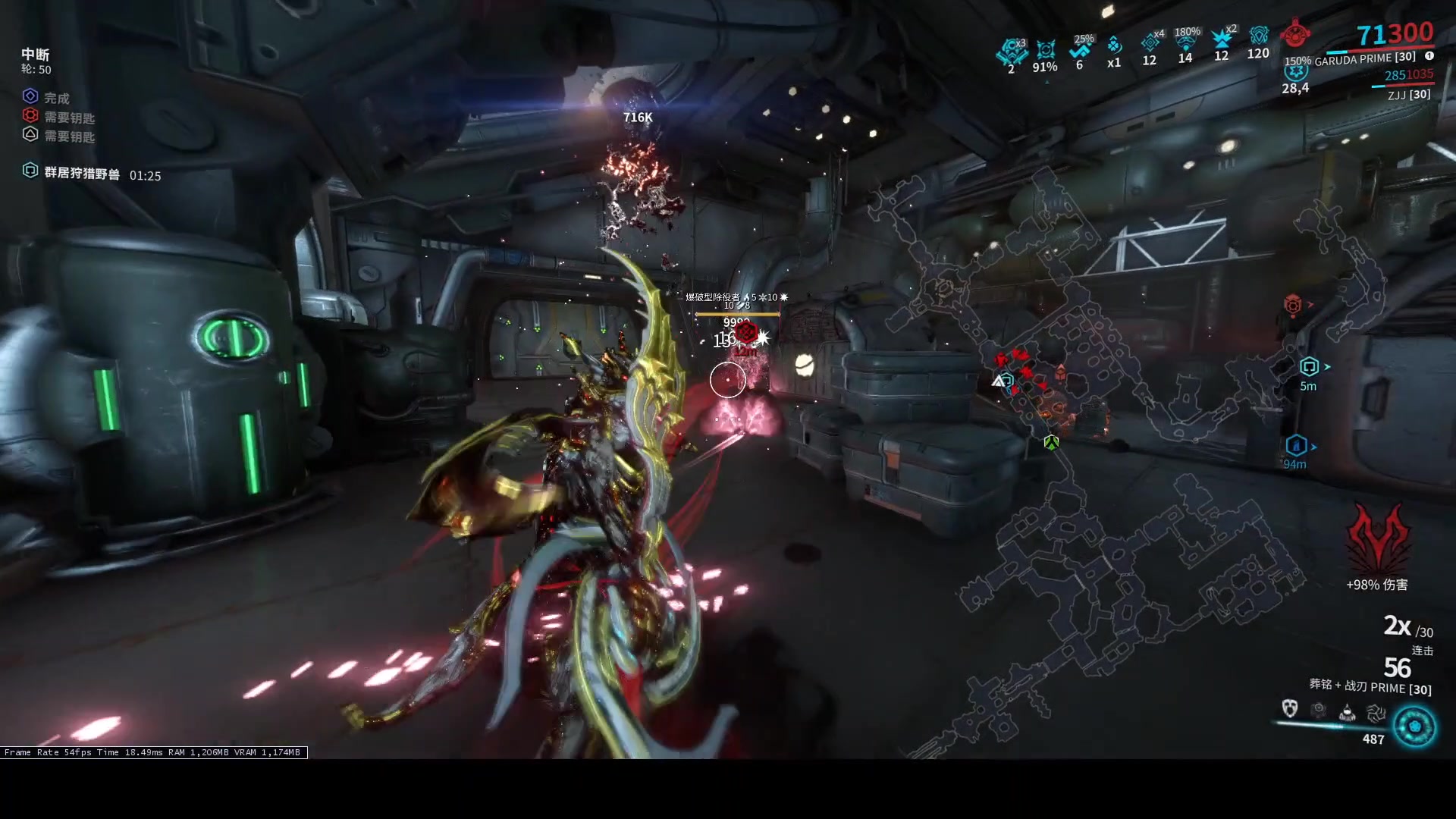
Task: Click the 150% star buff icon
Action: [x=1296, y=72]
